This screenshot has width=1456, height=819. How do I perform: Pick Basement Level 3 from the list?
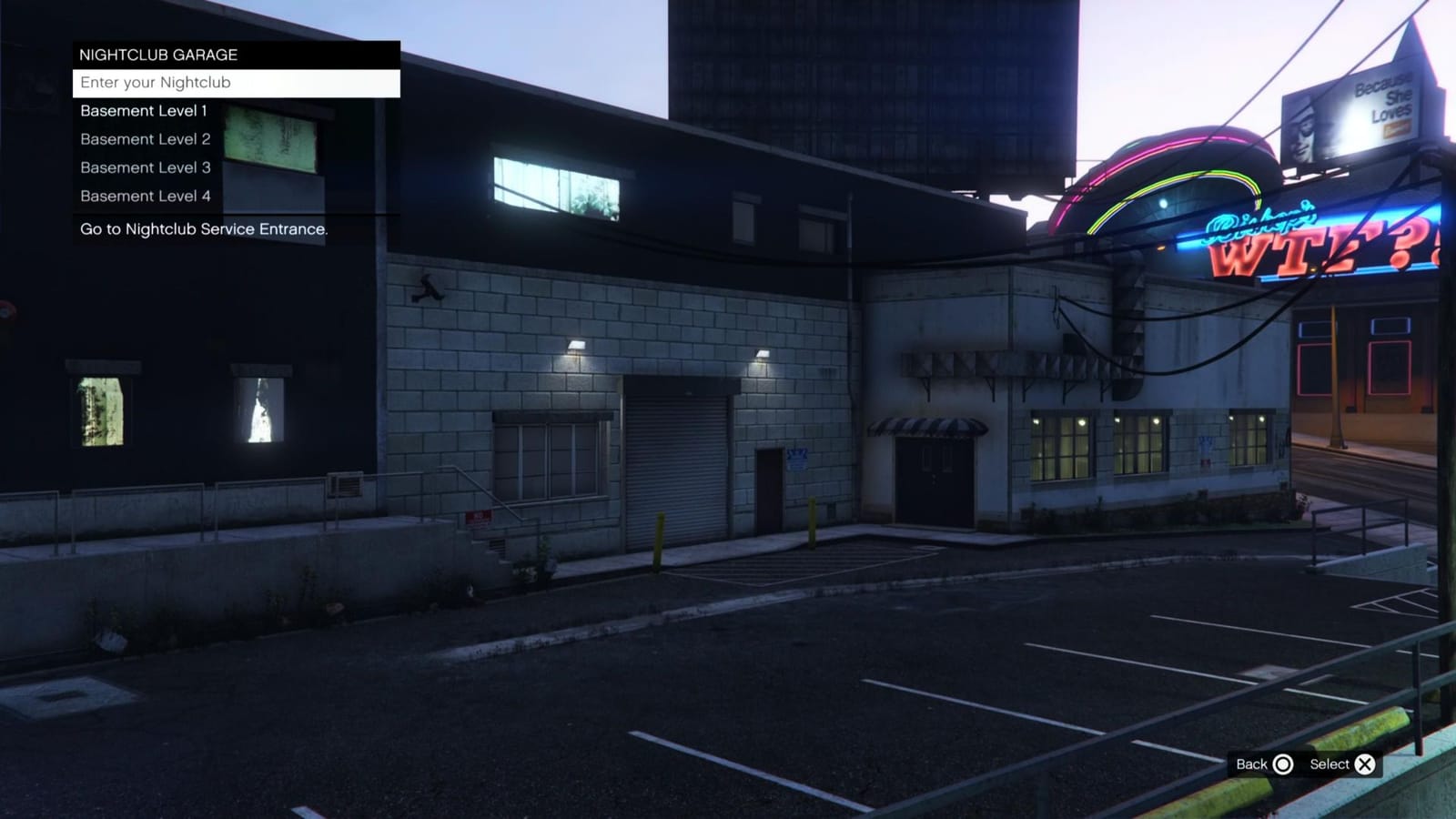(x=145, y=167)
